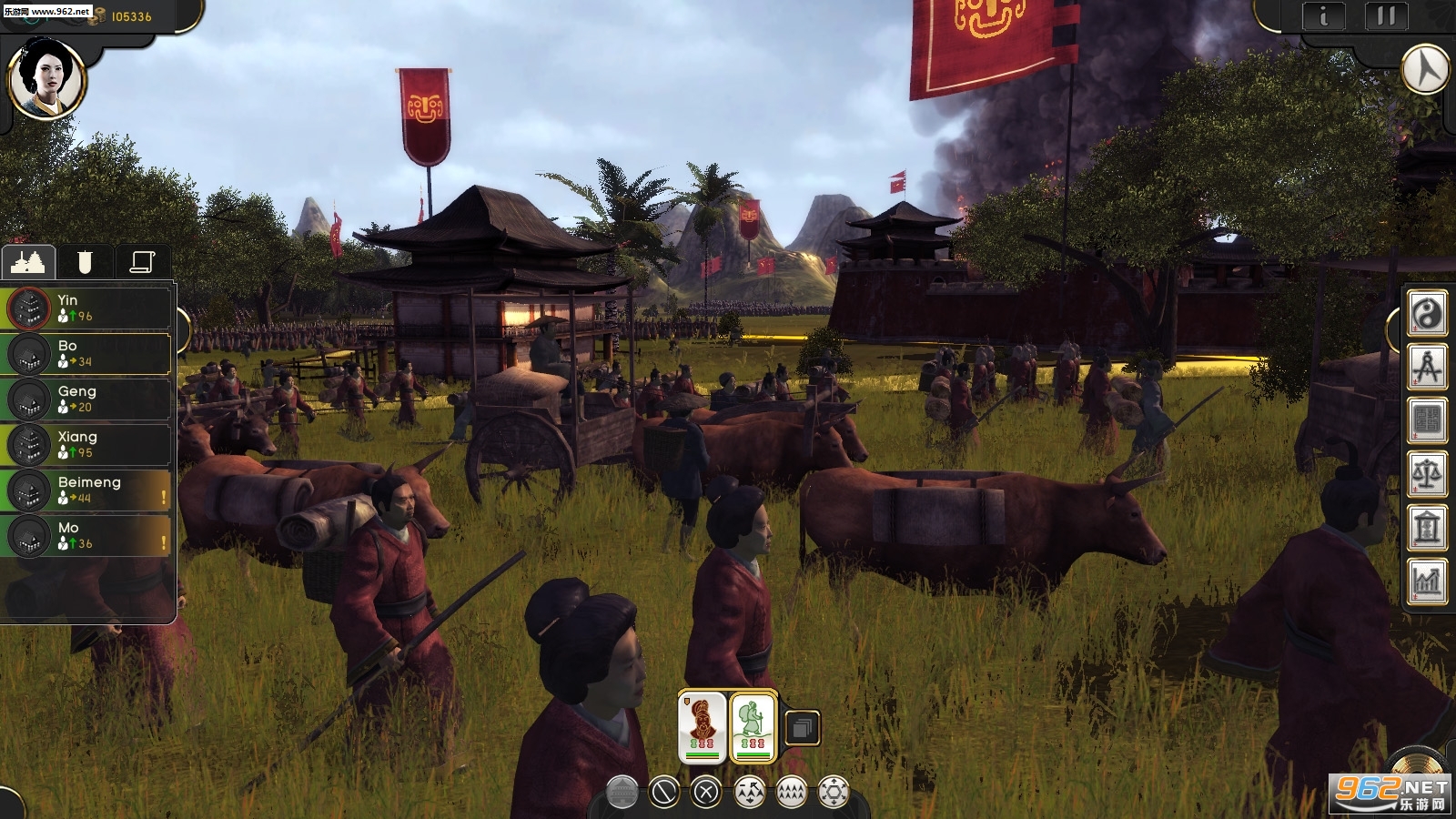Screen dimensions: 1456x819
Task: Open the Xiang settlement entry
Action: pos(89,445)
